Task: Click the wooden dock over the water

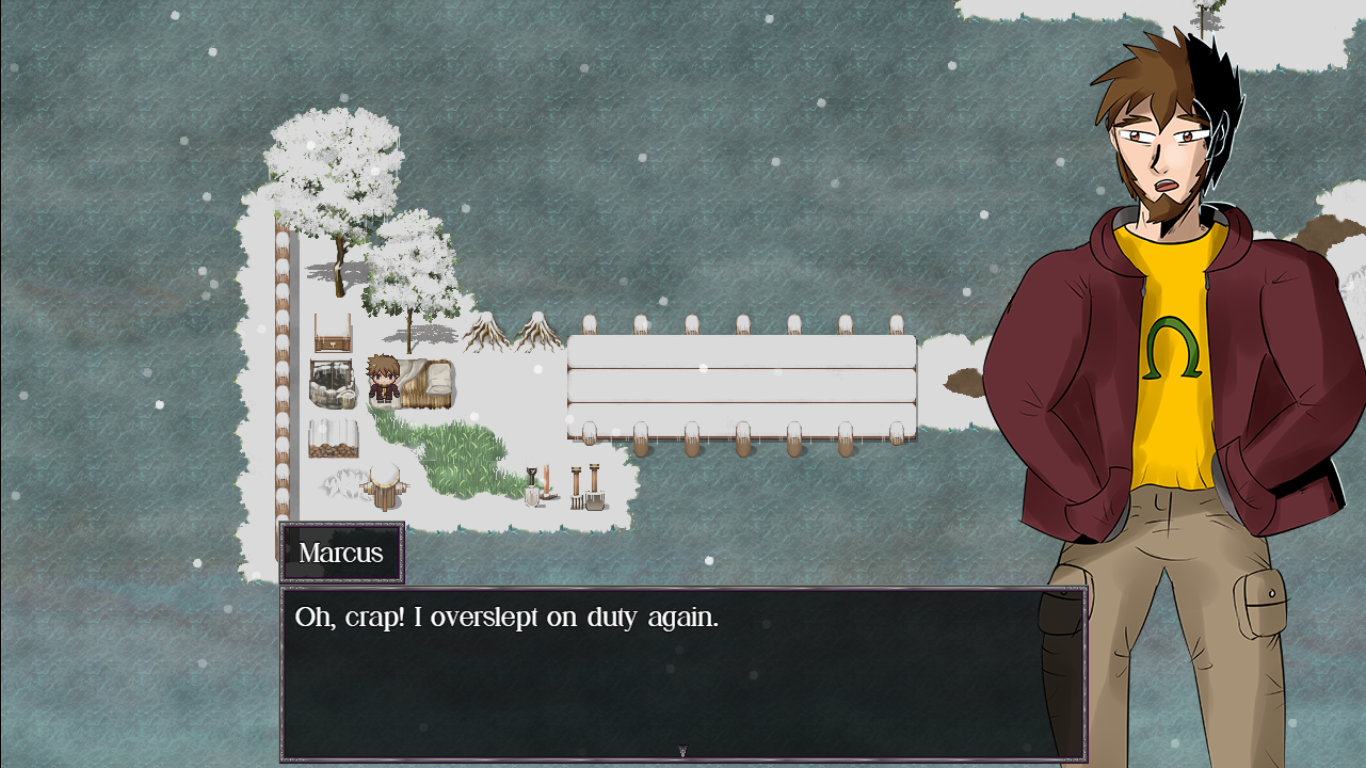Action: [742, 385]
